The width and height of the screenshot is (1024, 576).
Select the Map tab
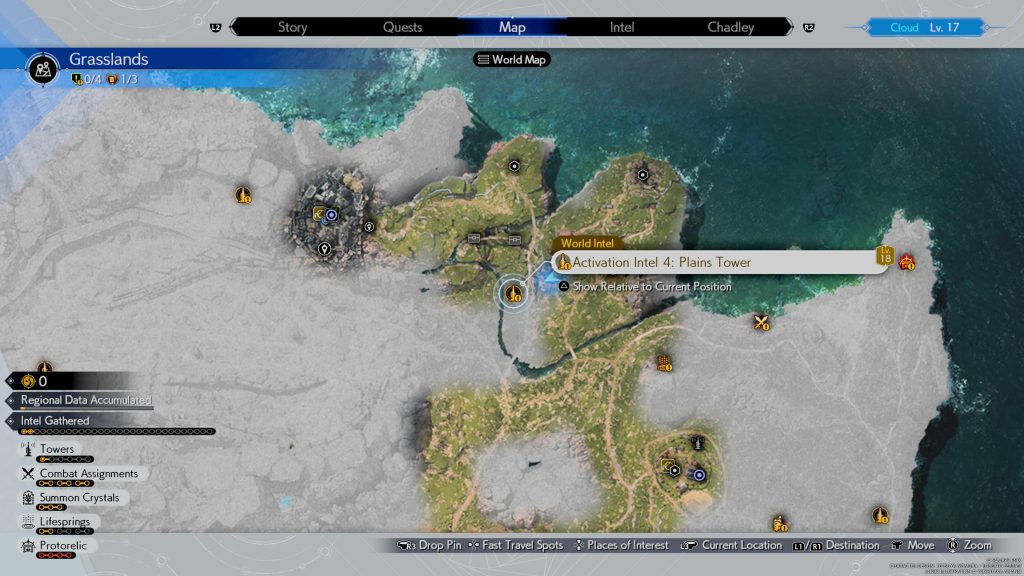tap(512, 27)
